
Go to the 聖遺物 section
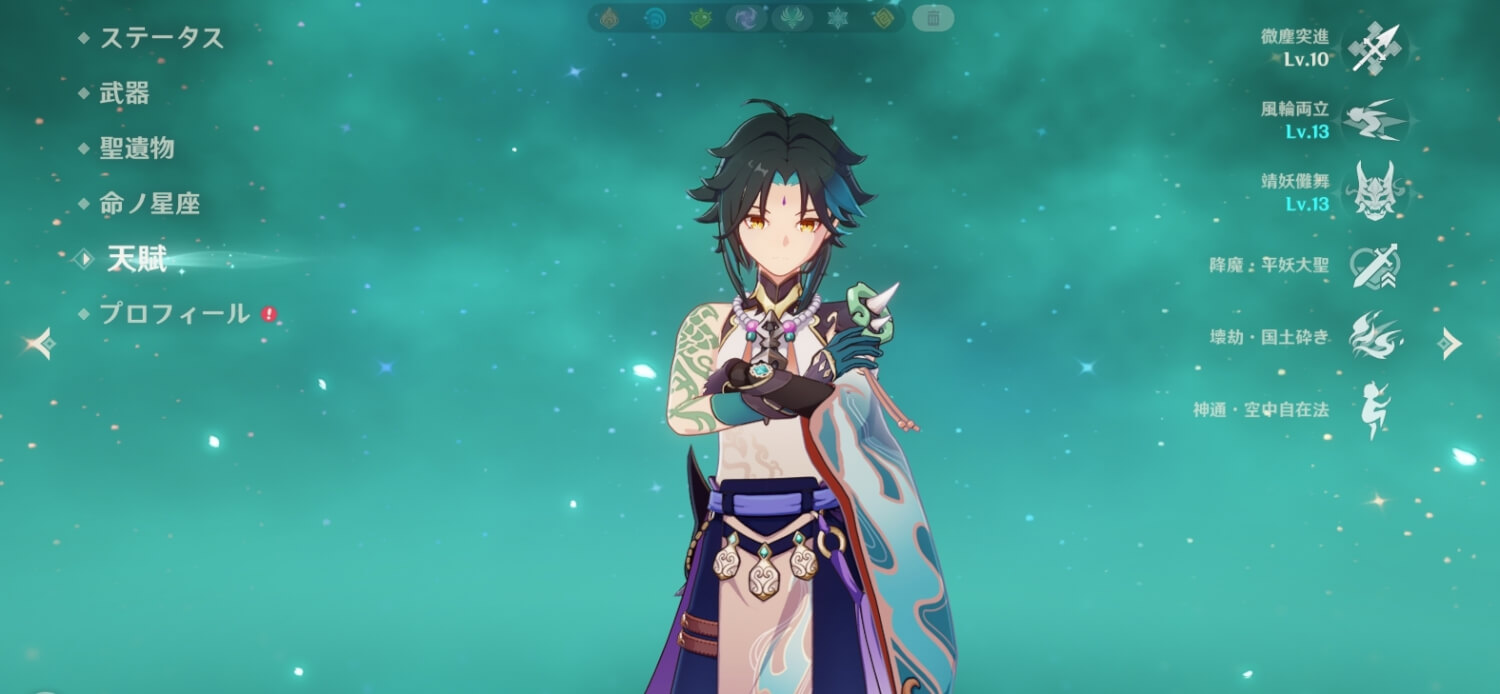tap(137, 149)
